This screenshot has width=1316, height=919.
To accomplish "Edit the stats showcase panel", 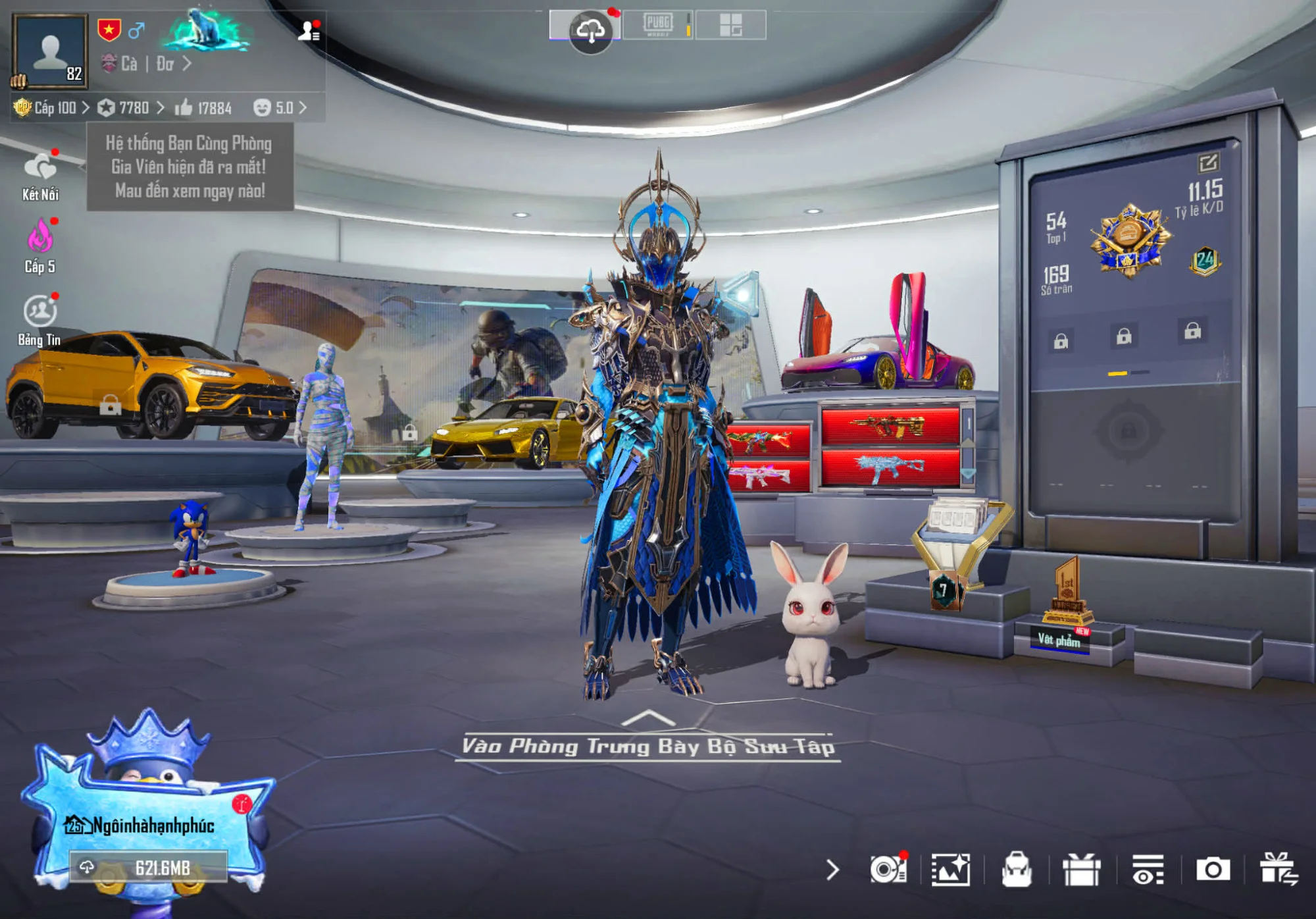I will 1208,162.
